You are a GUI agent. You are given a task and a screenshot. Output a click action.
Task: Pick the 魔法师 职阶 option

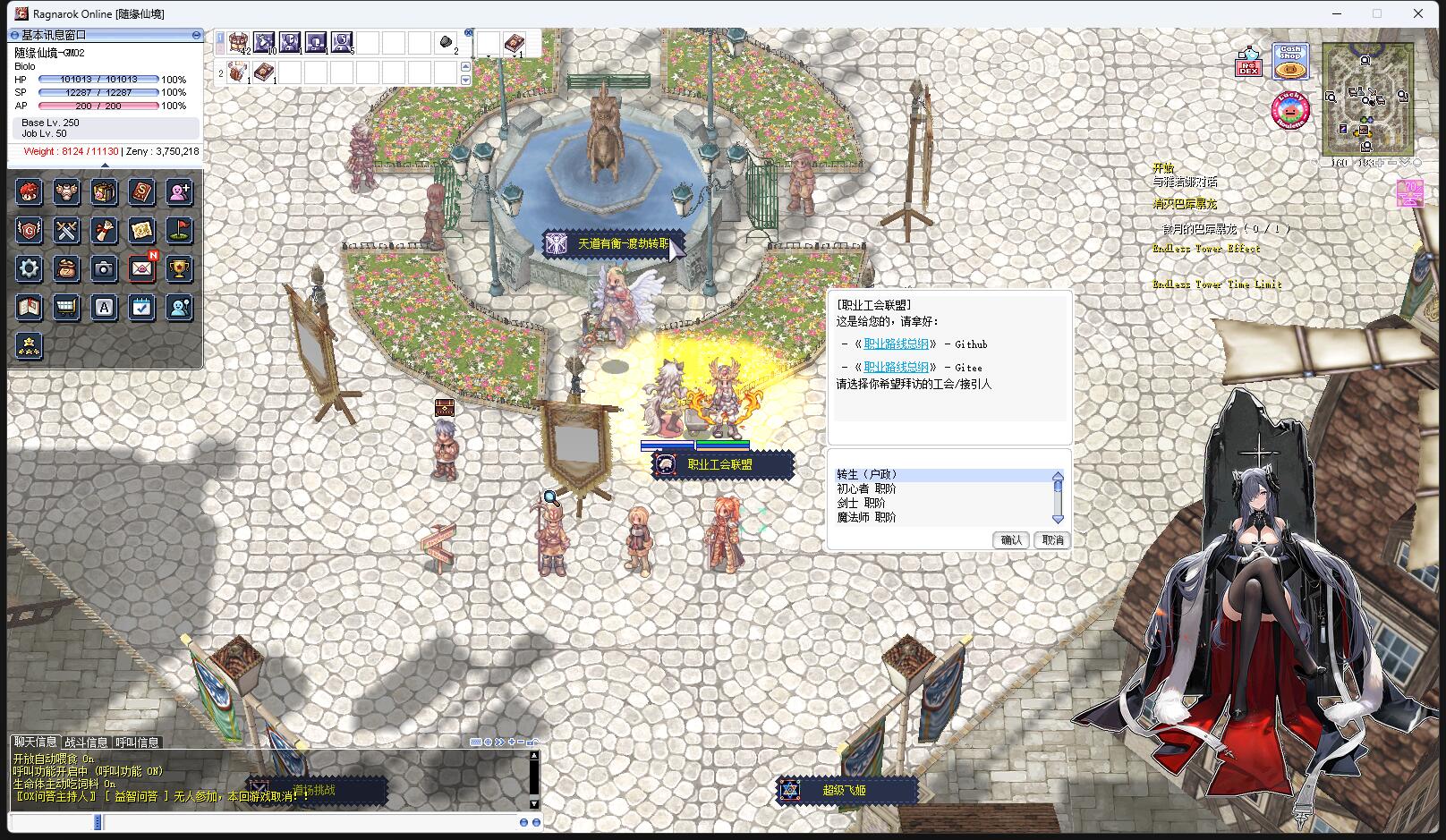coord(866,518)
